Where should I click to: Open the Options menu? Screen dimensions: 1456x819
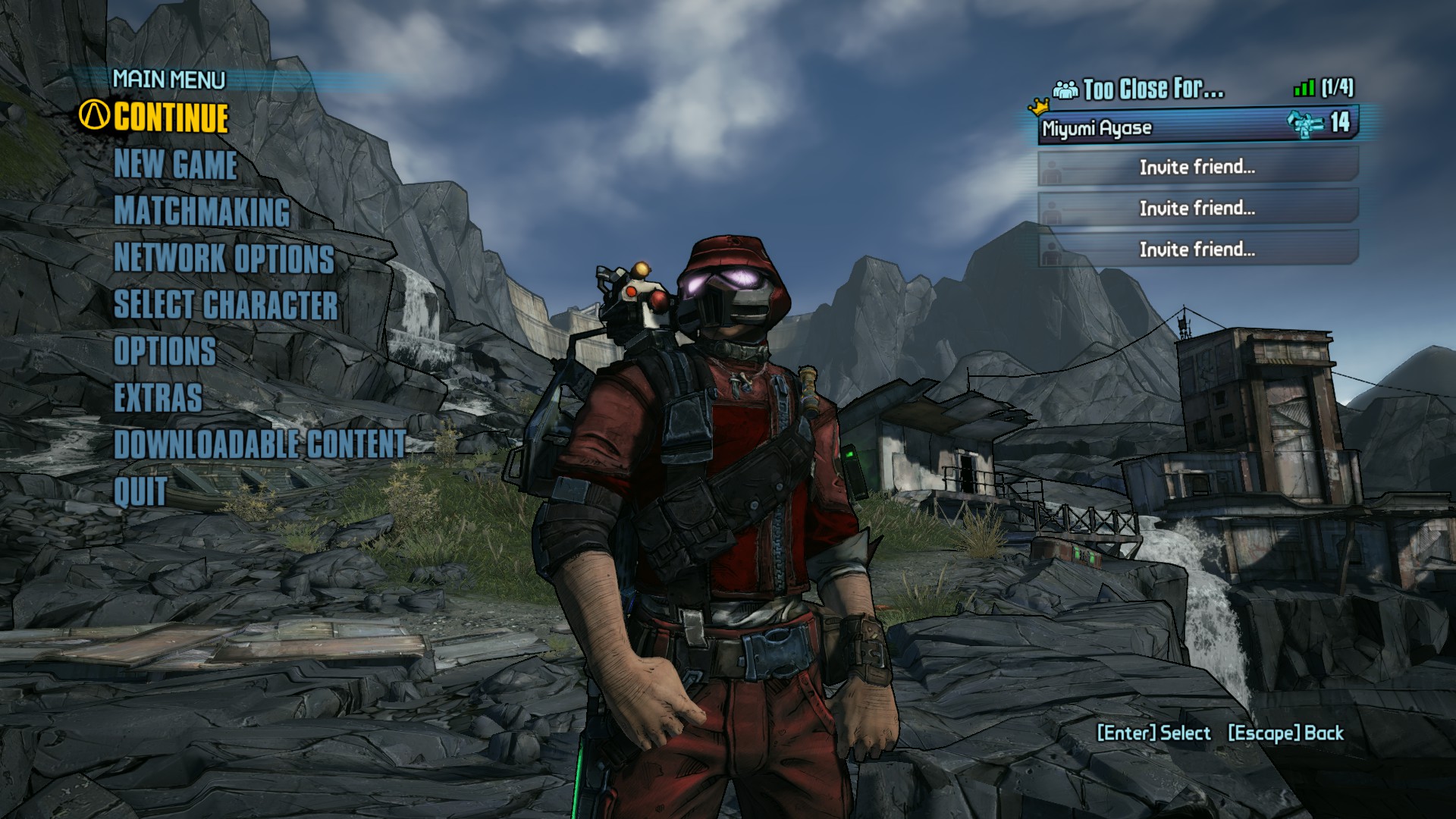click(165, 352)
